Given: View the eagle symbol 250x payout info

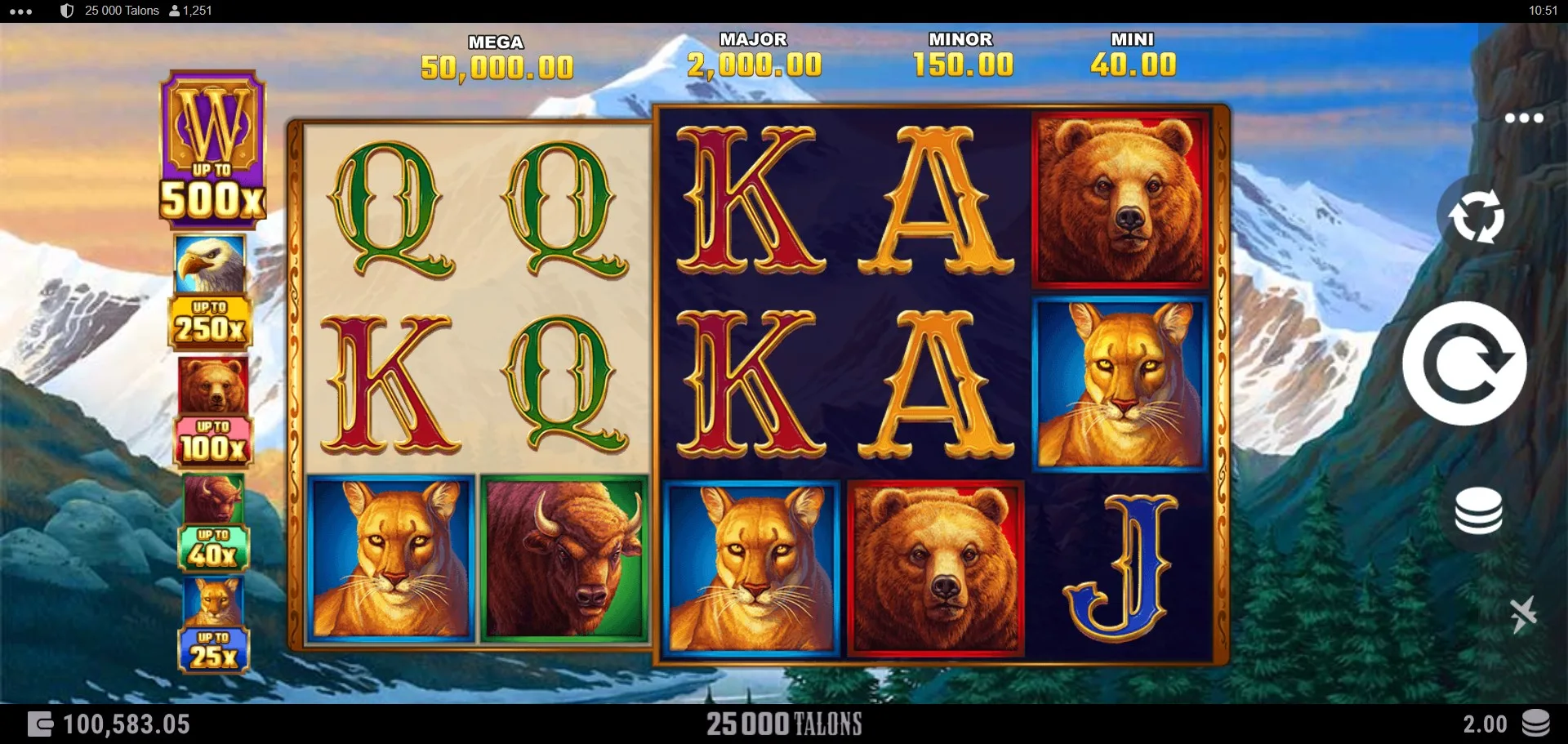Looking at the screenshot, I should point(211,292).
